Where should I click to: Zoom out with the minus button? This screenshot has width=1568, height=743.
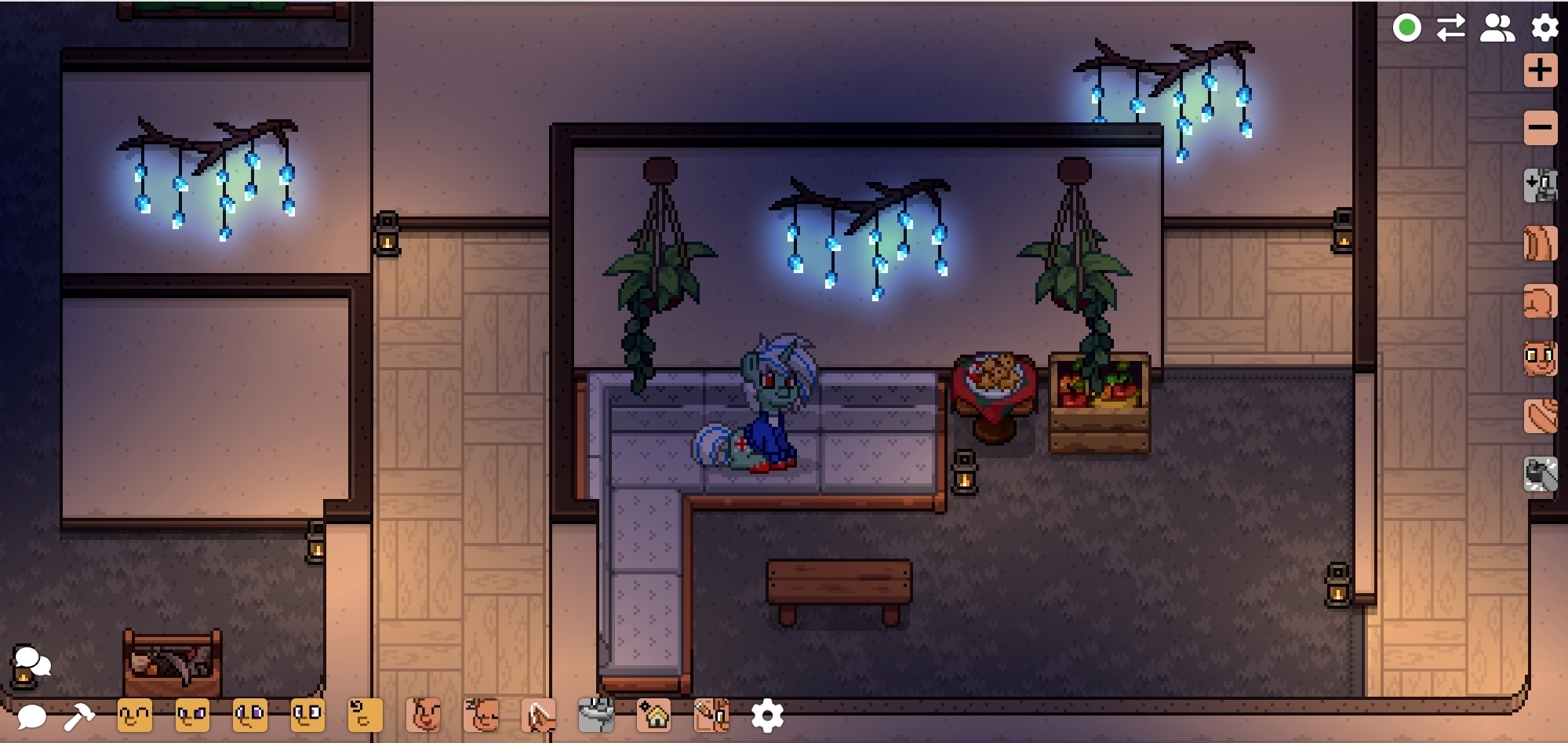click(1541, 128)
